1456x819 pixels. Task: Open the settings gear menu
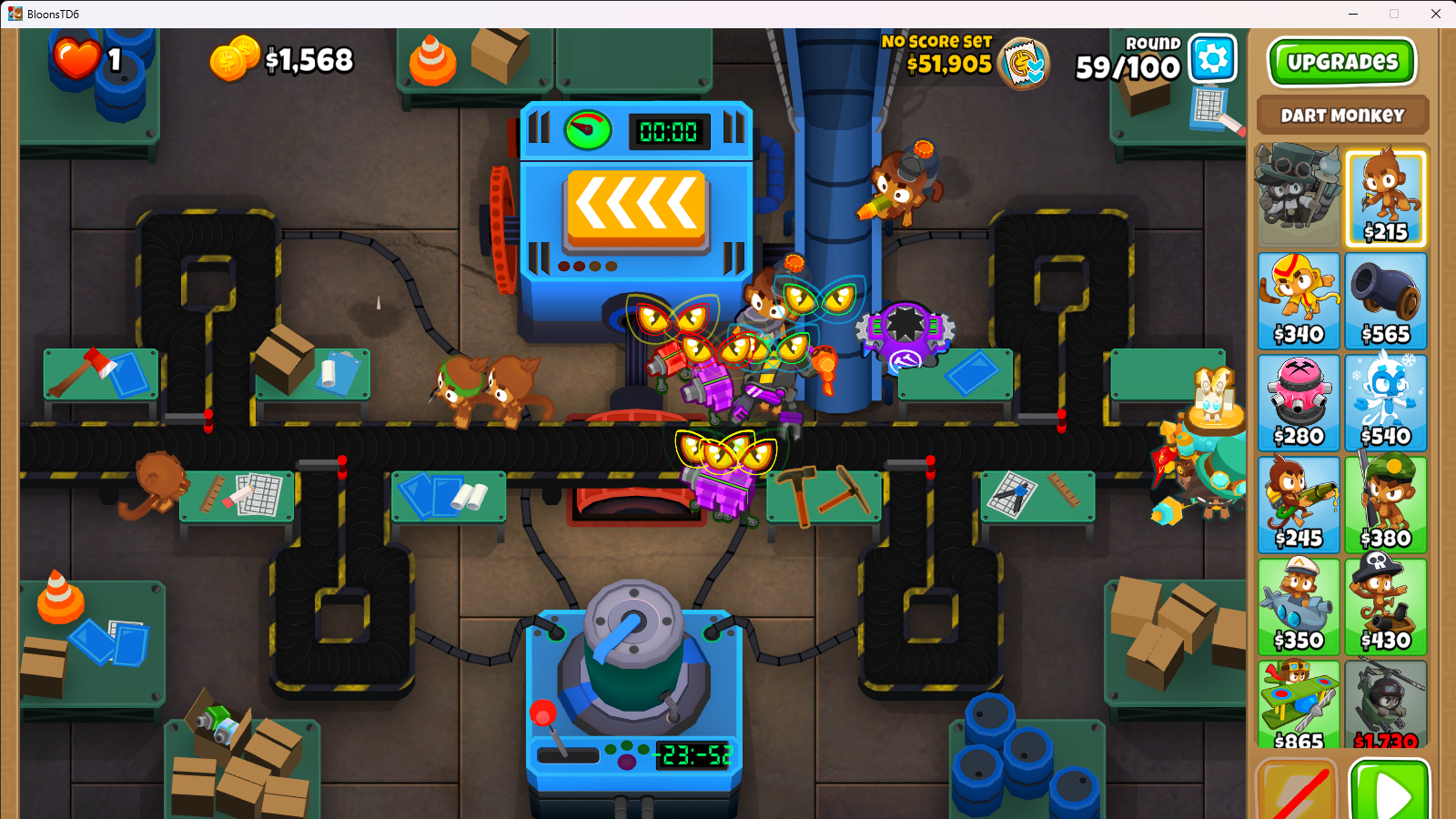coord(1213,59)
